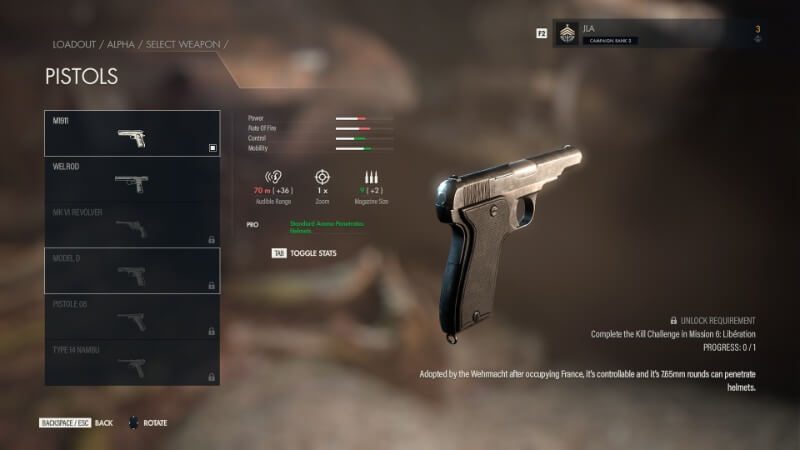Select the M1911 pistol
Viewport: 800px width, 450px height.
click(x=132, y=134)
